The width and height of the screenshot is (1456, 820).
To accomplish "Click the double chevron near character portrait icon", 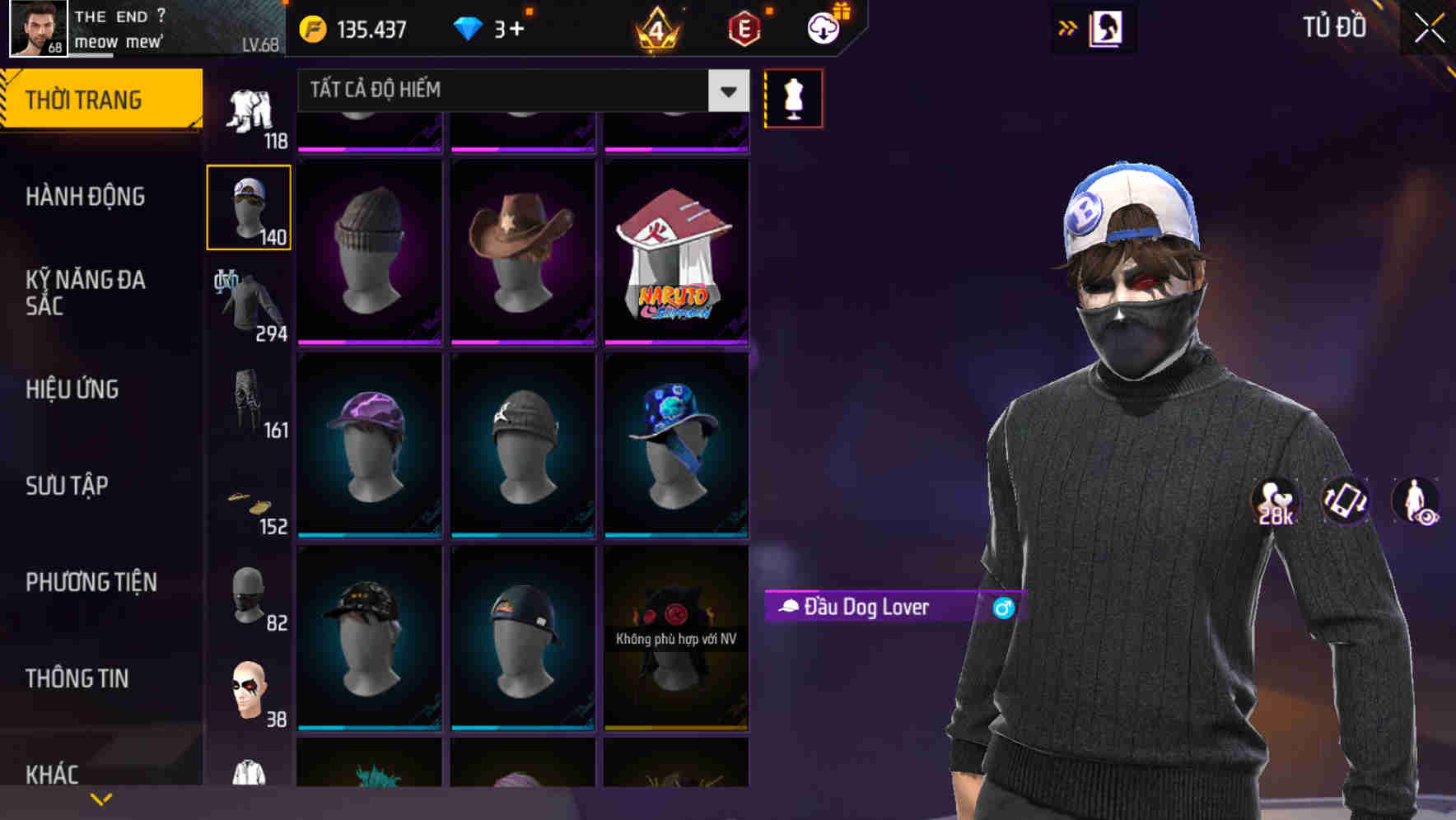I will [x=1067, y=28].
